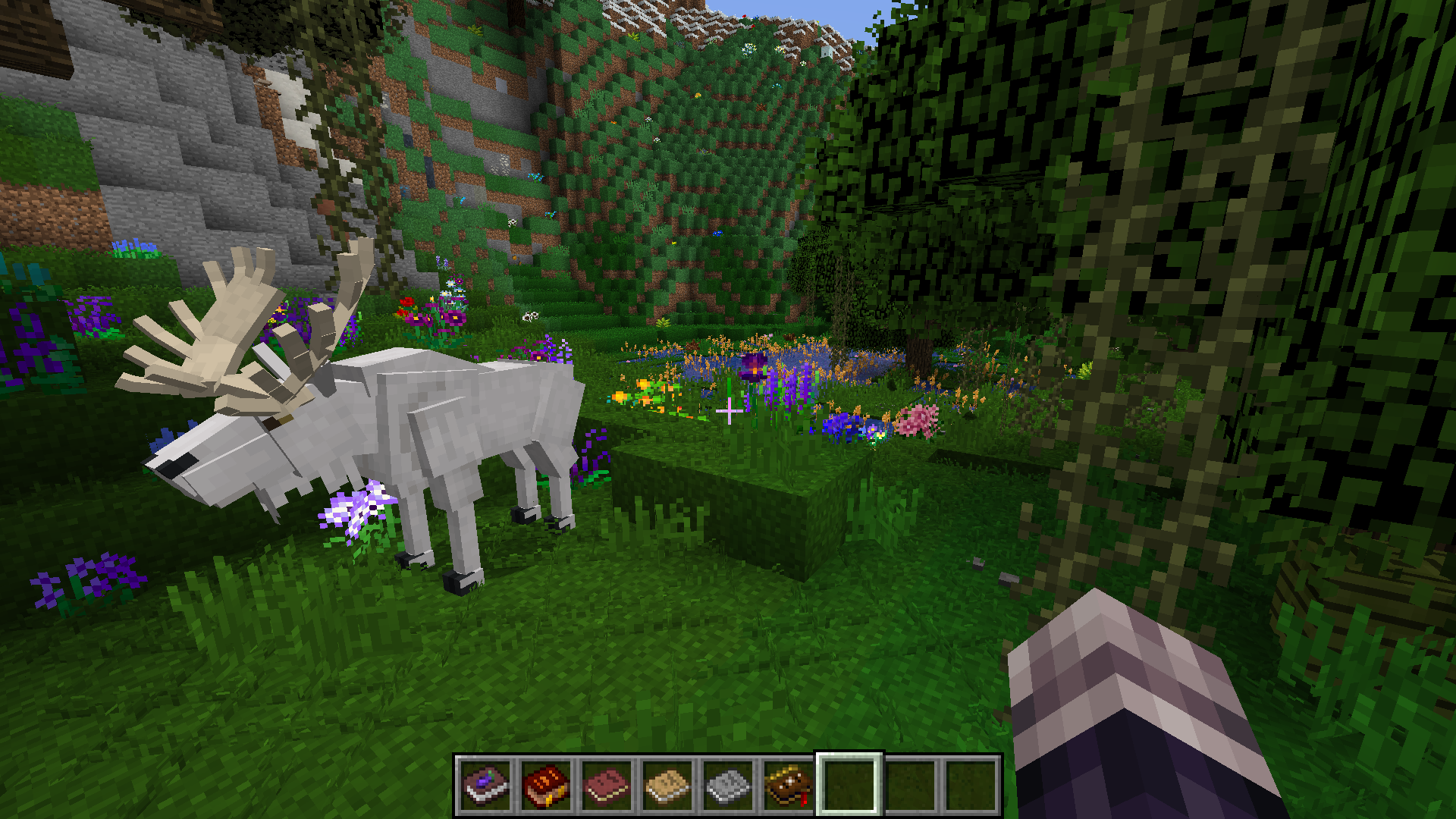Click the purple flower near the crosshair
The image size is (1456, 819).
(755, 368)
